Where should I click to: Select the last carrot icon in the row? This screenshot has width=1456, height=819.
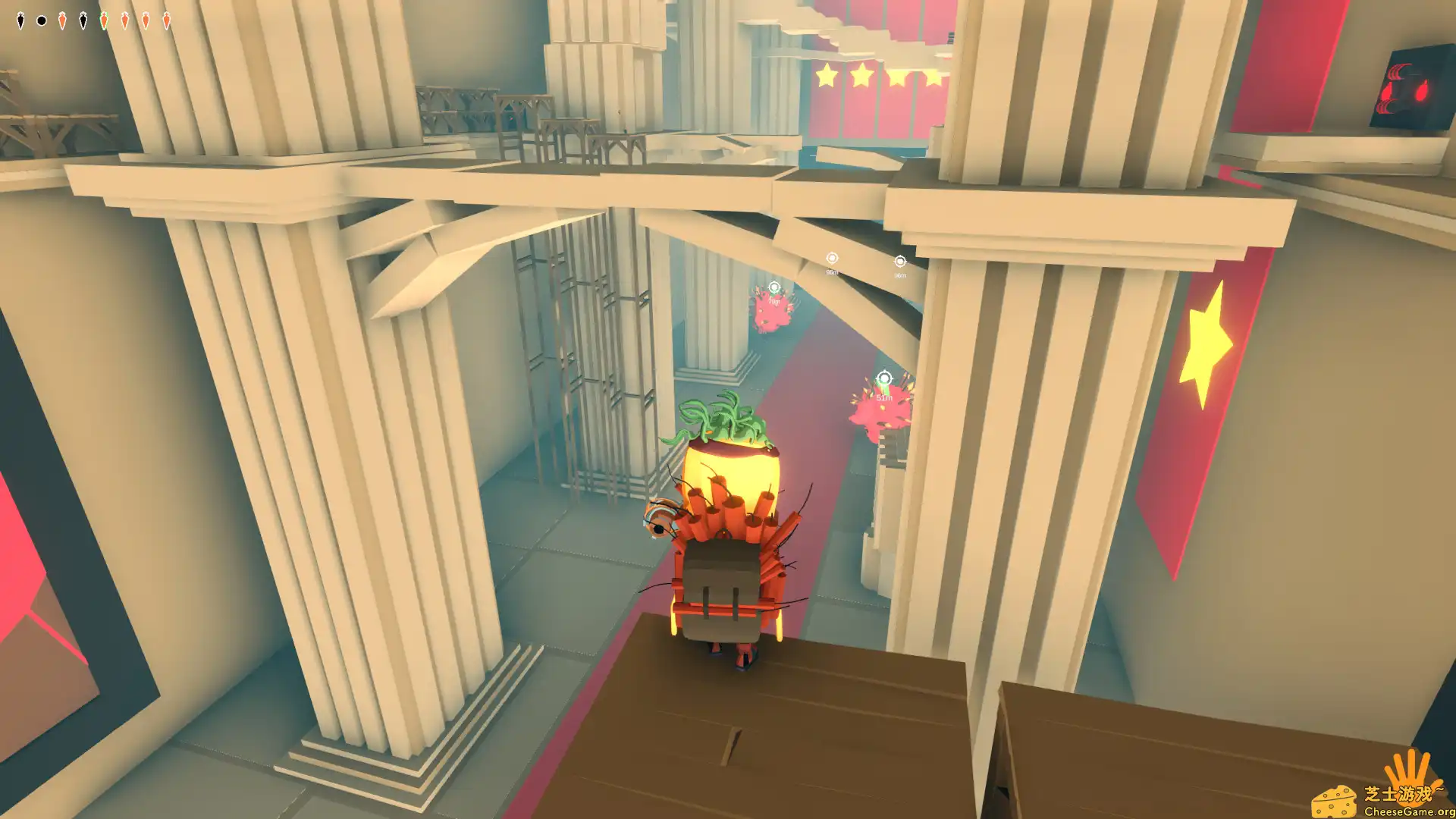tap(167, 20)
